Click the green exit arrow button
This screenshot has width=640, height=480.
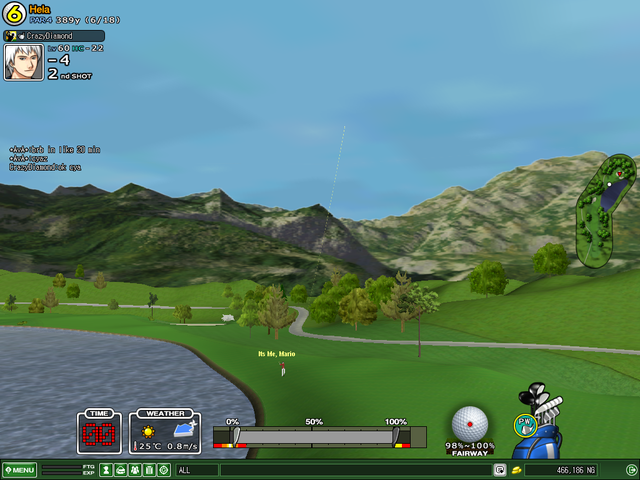(x=630, y=470)
